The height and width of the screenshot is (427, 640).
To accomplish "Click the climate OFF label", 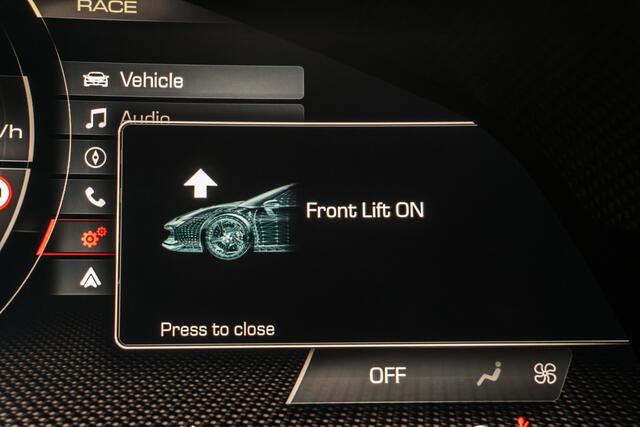I will (x=388, y=375).
